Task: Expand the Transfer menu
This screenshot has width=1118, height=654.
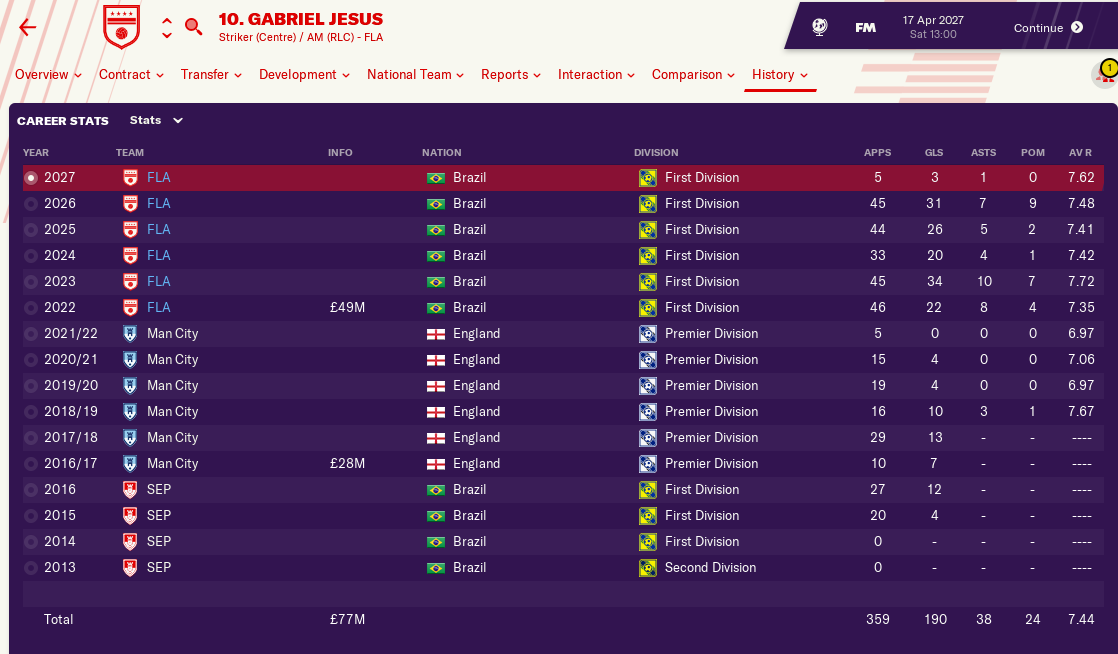Action: (211, 75)
